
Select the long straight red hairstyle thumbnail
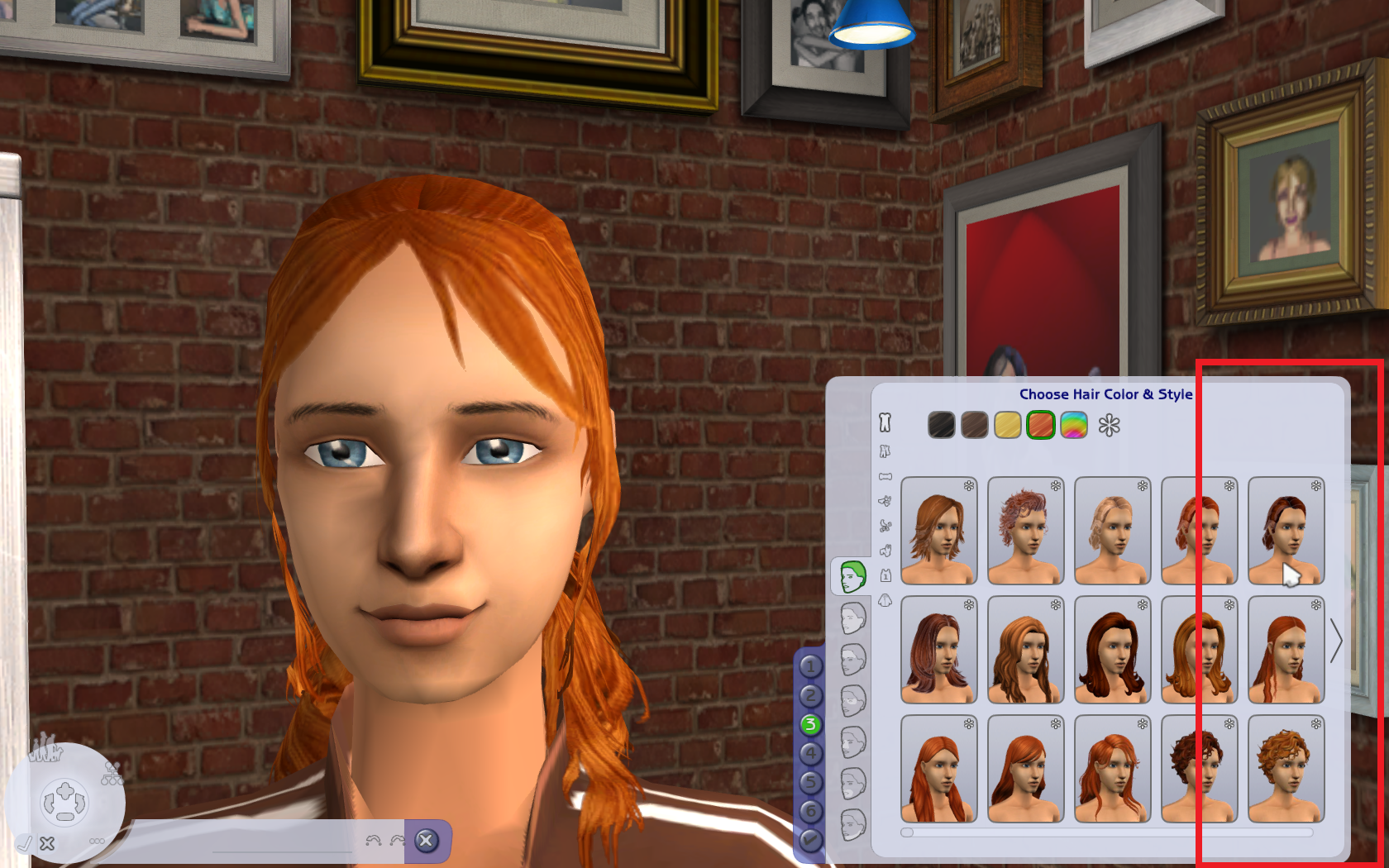click(939, 769)
